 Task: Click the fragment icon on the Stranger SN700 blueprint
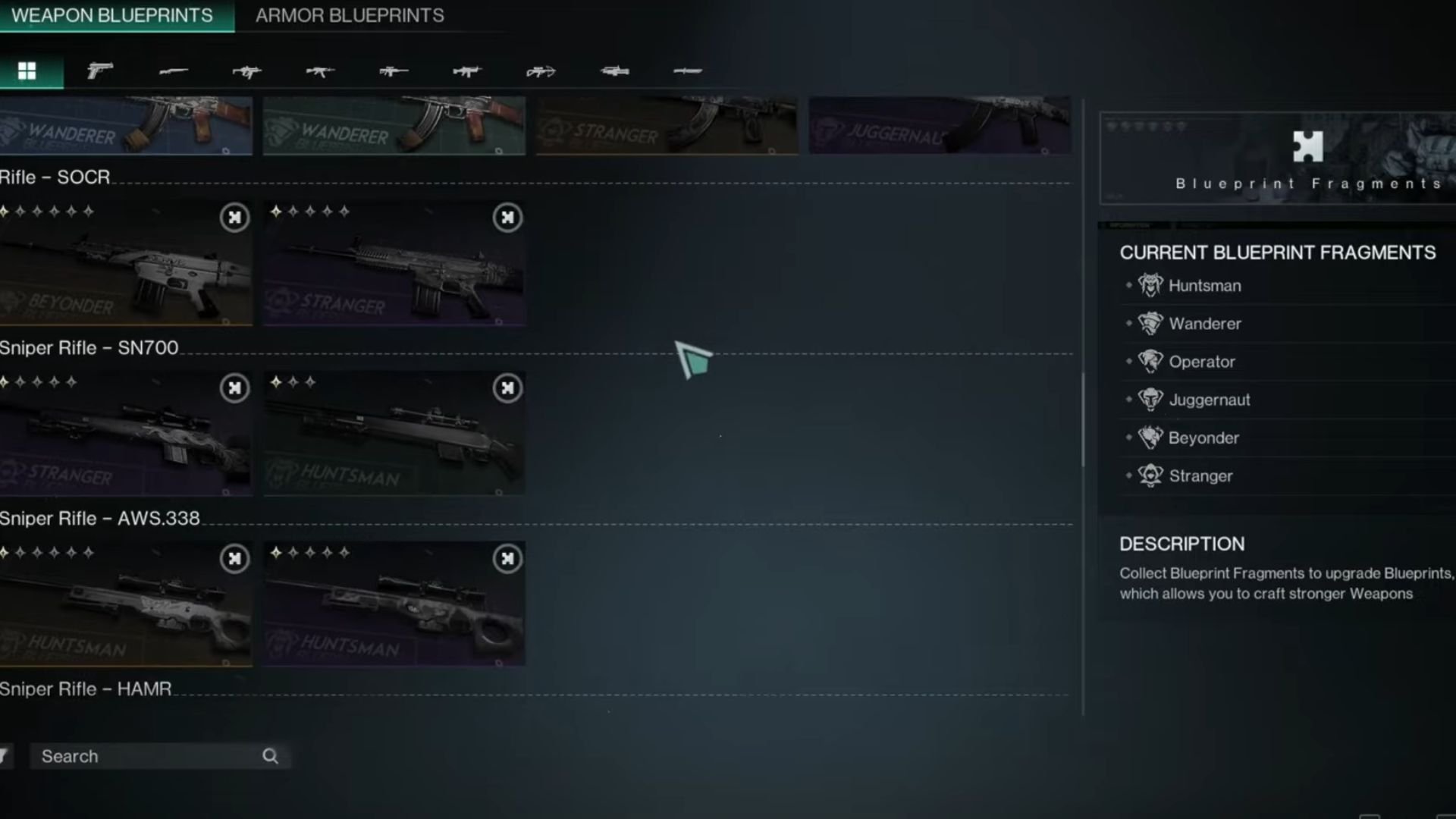click(x=234, y=388)
